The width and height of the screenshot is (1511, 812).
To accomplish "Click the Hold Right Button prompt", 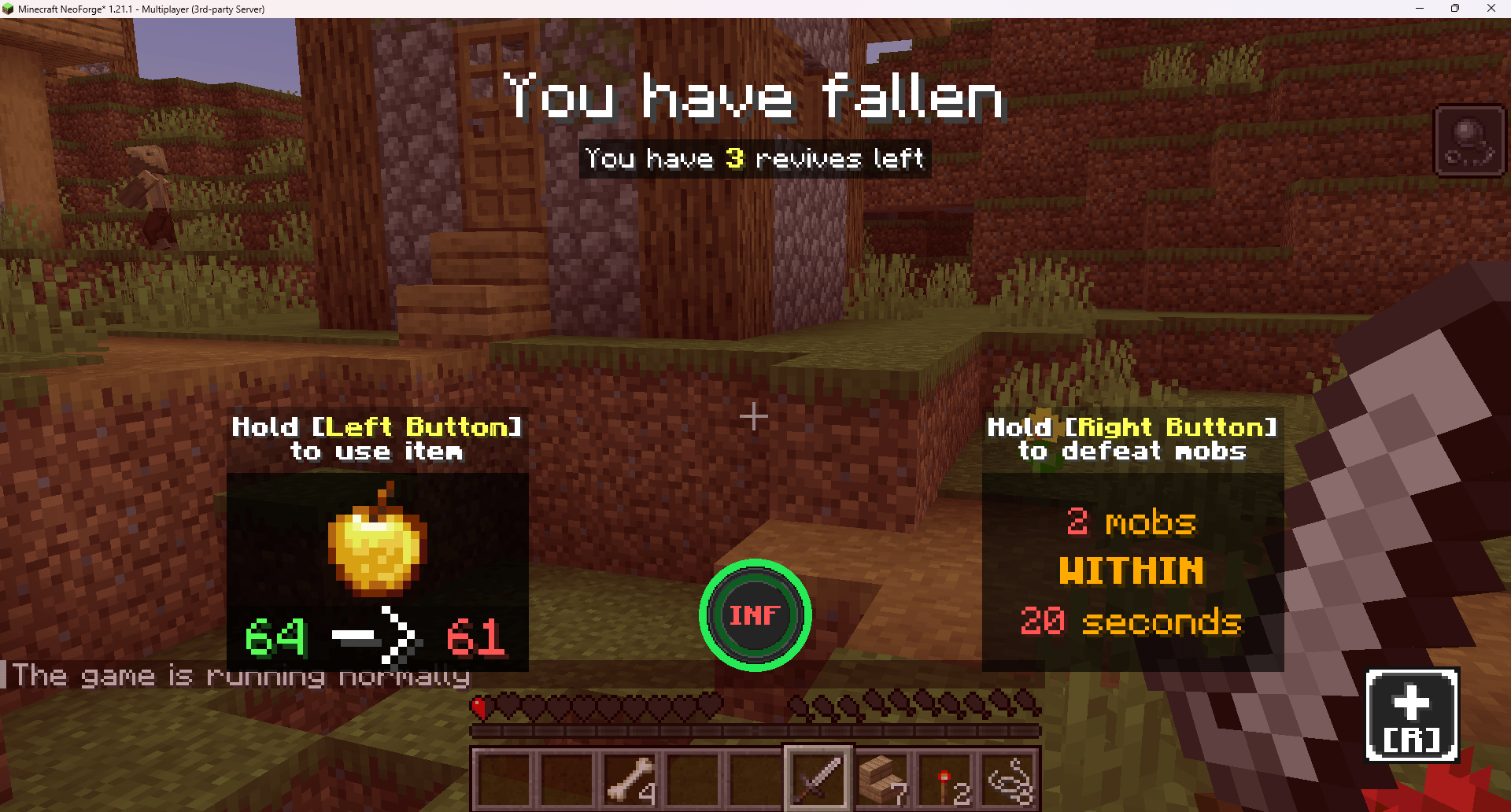I will click(x=1132, y=438).
